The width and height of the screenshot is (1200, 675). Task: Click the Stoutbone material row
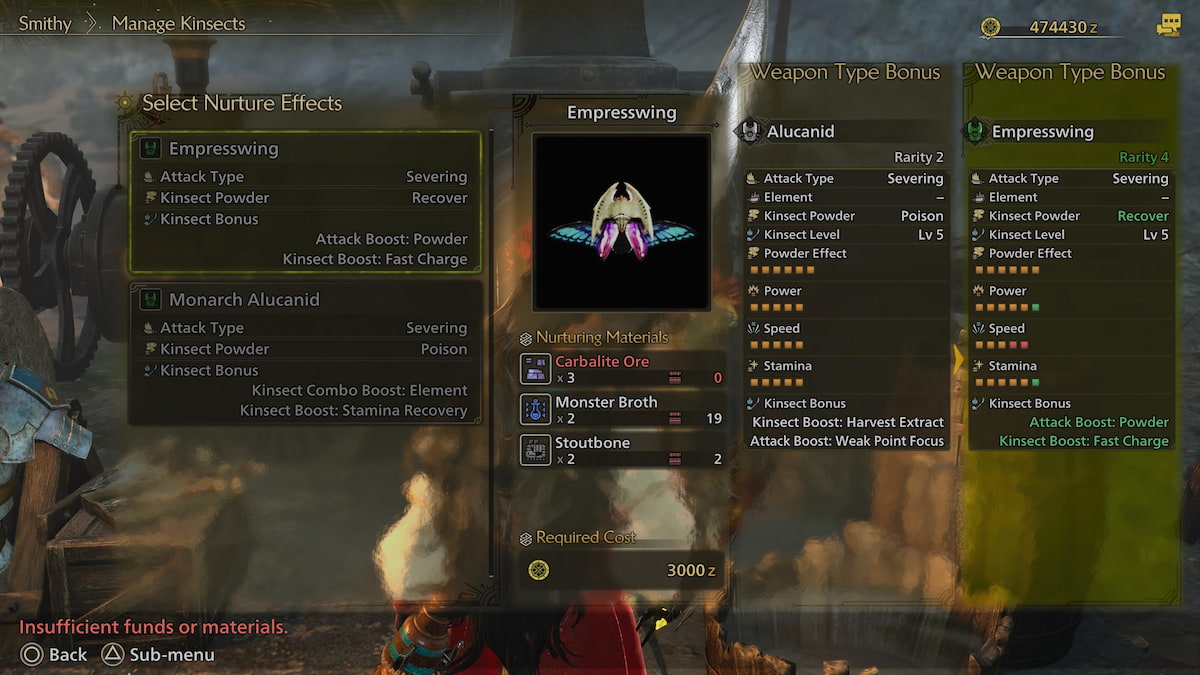click(x=622, y=450)
